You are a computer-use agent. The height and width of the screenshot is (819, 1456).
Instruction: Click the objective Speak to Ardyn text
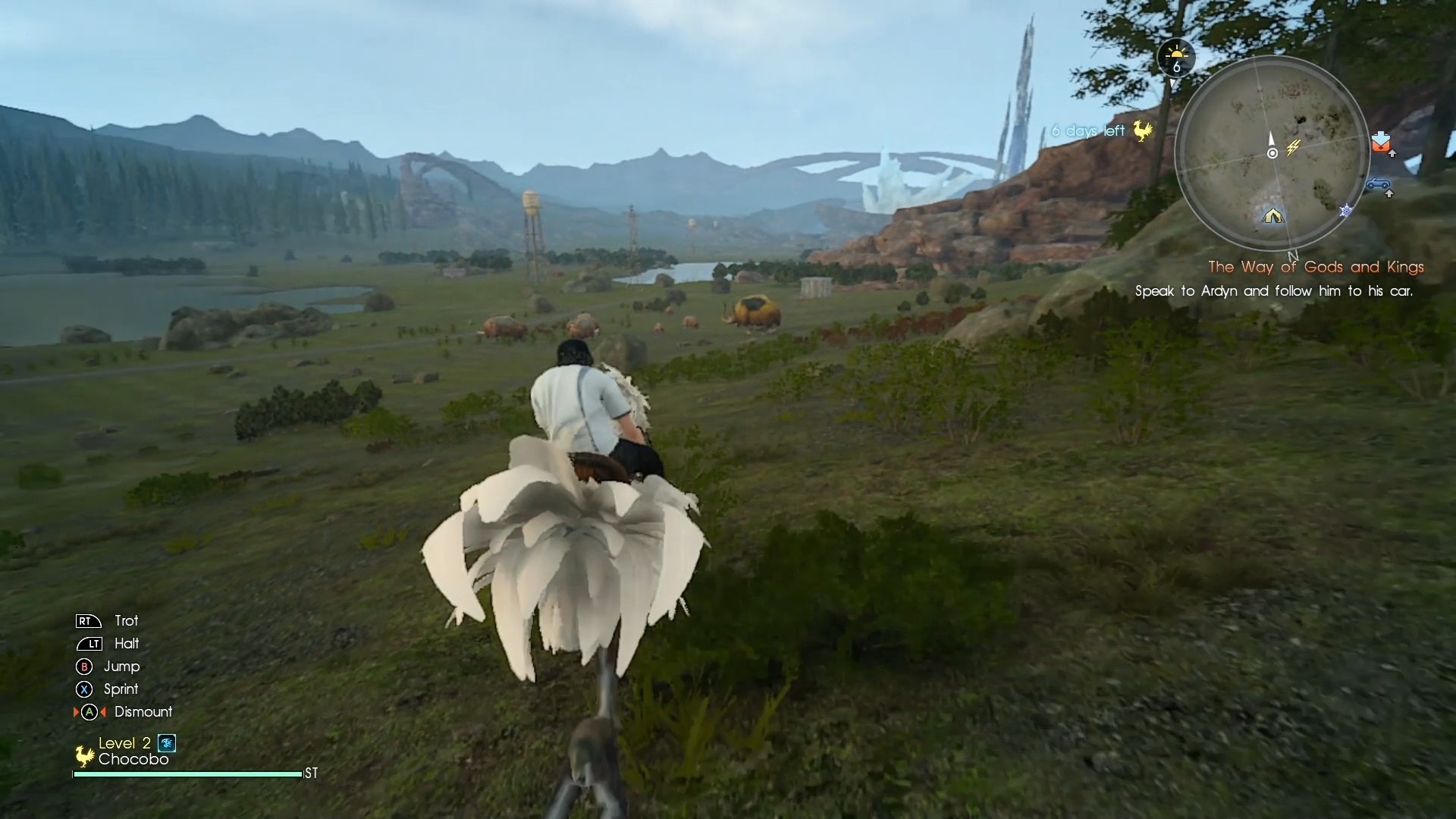pyautogui.click(x=1274, y=291)
